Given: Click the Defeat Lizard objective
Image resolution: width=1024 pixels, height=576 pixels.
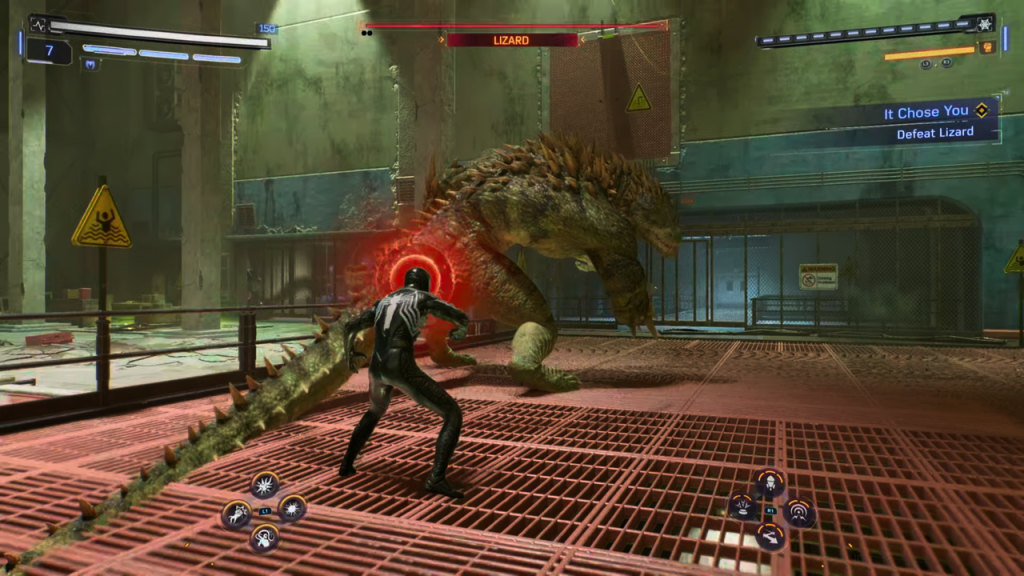Looking at the screenshot, I should [934, 133].
